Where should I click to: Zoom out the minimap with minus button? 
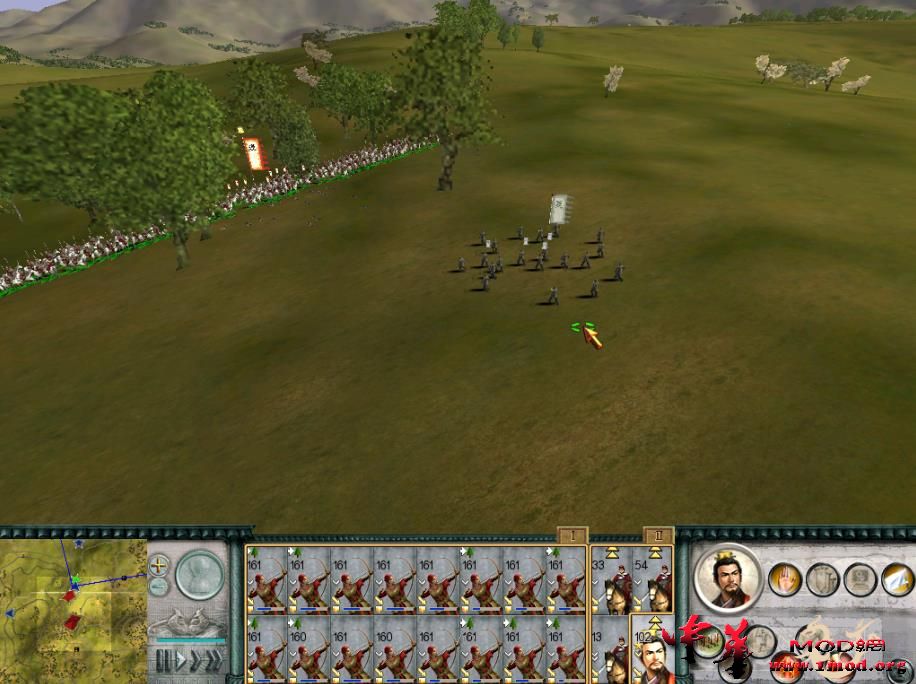pos(159,587)
